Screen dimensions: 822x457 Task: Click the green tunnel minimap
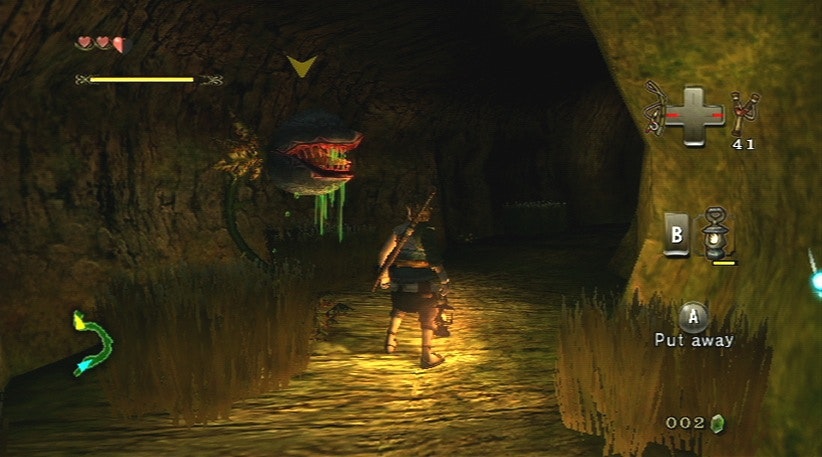(x=91, y=343)
